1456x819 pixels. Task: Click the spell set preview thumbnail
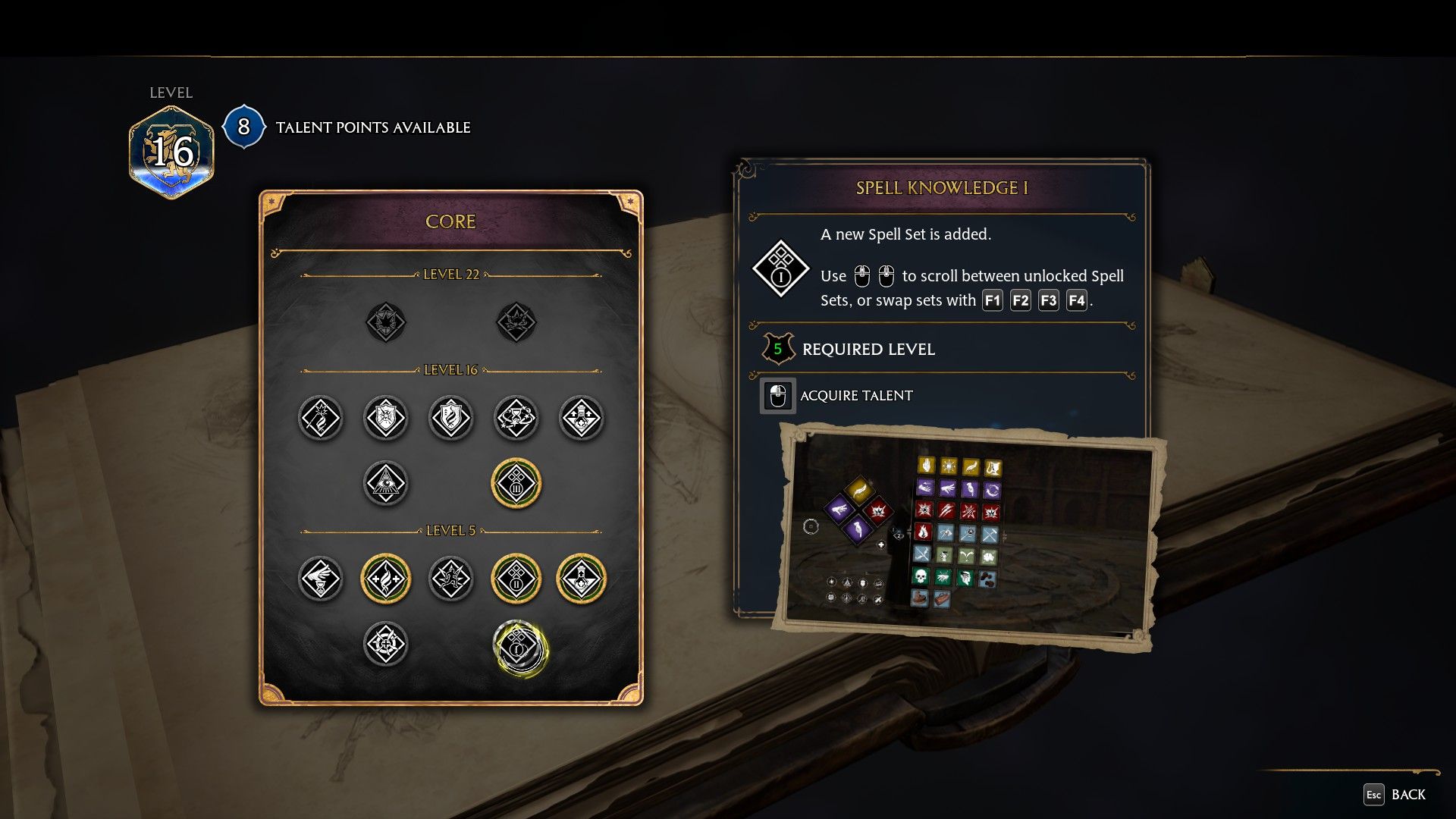[968, 536]
